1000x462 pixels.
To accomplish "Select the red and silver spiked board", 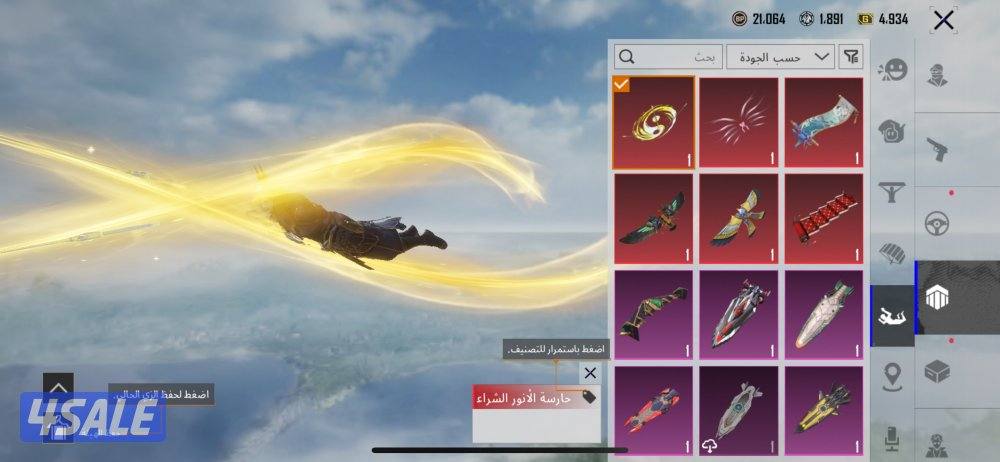I will click(739, 315).
